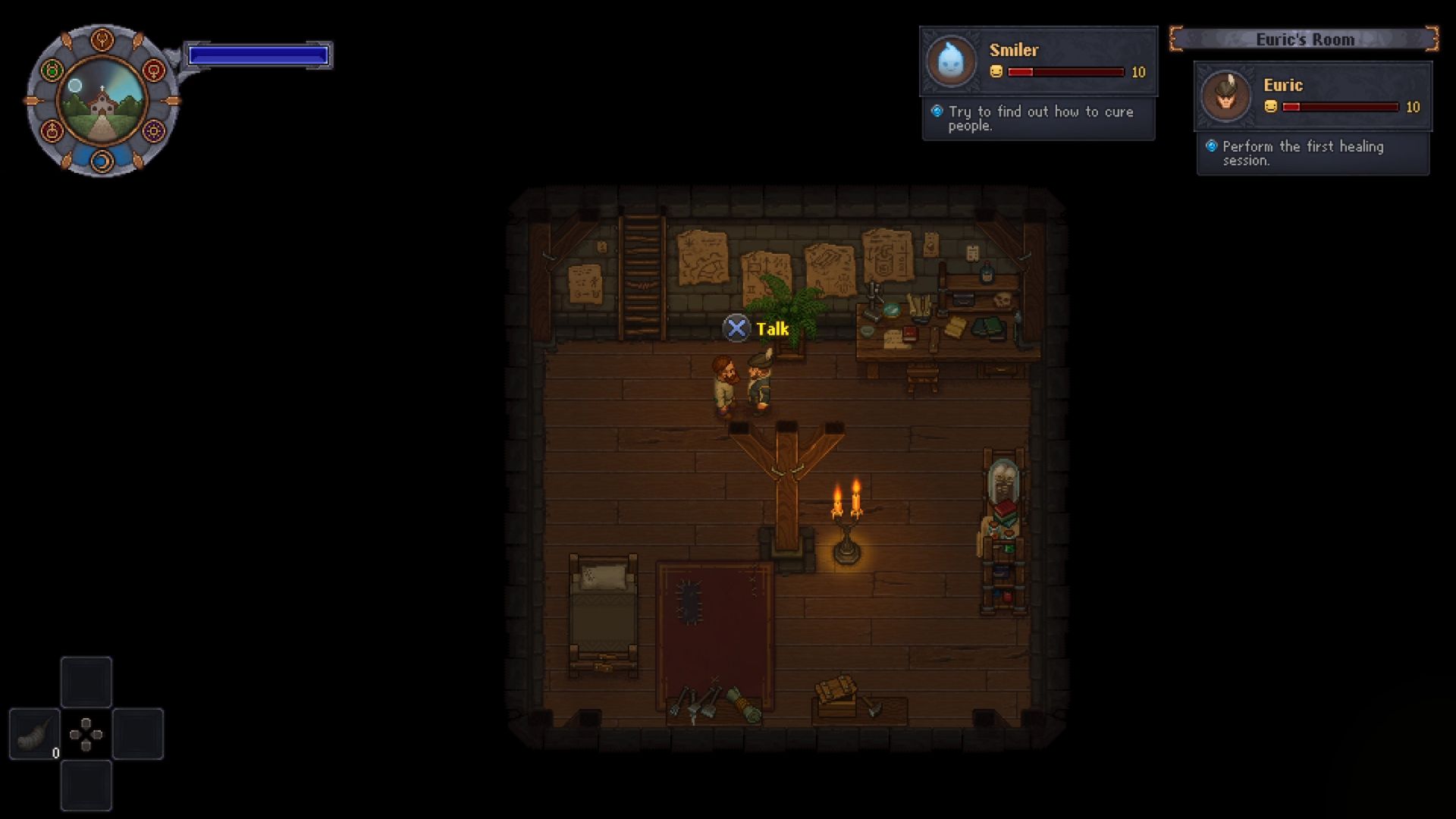1456x819 pixels.
Task: Click Smiler's portrait icon
Action: pyautogui.click(x=950, y=61)
